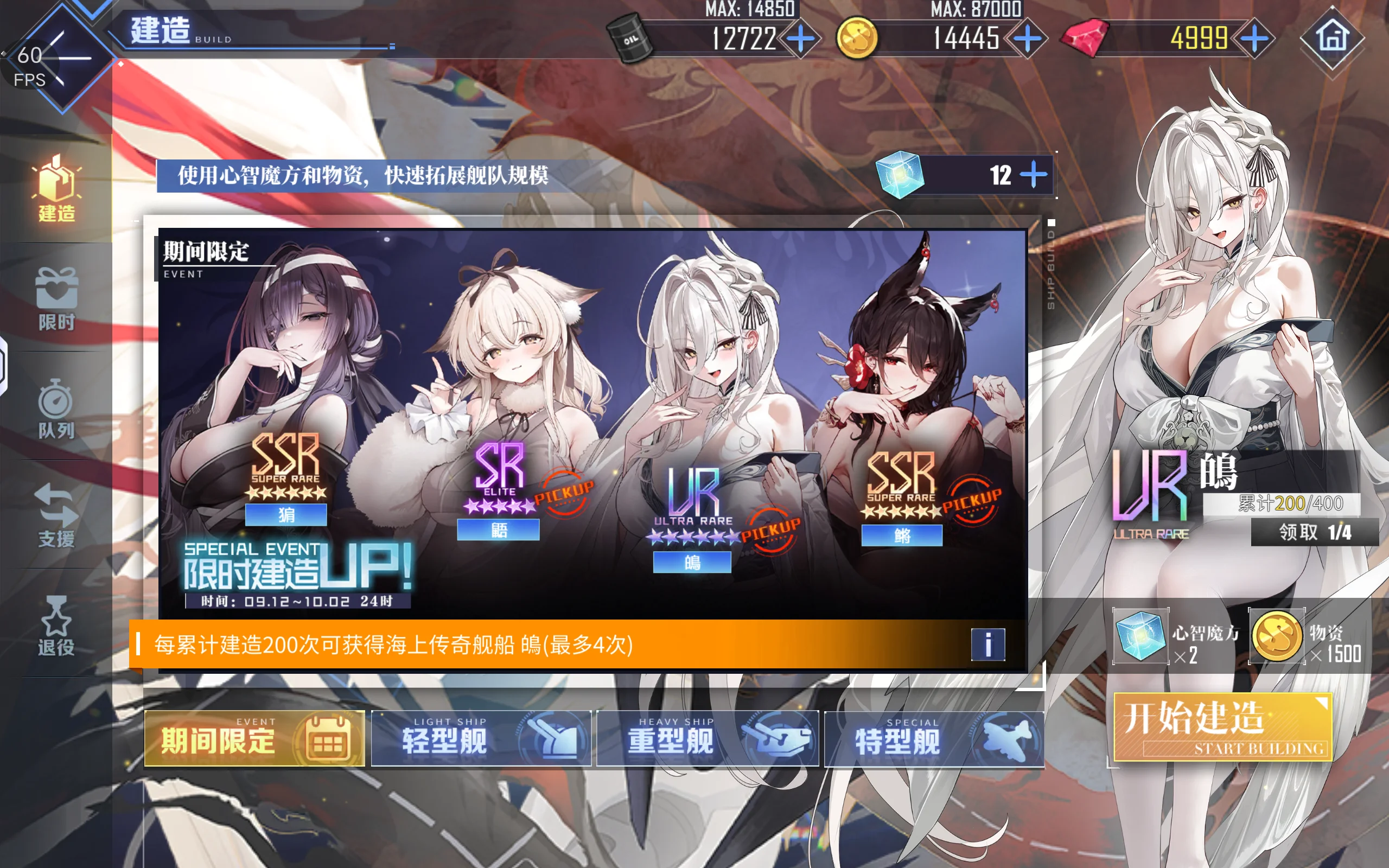Select the 重型舰 heavy ship pool
The height and width of the screenshot is (868, 1389).
tap(707, 739)
